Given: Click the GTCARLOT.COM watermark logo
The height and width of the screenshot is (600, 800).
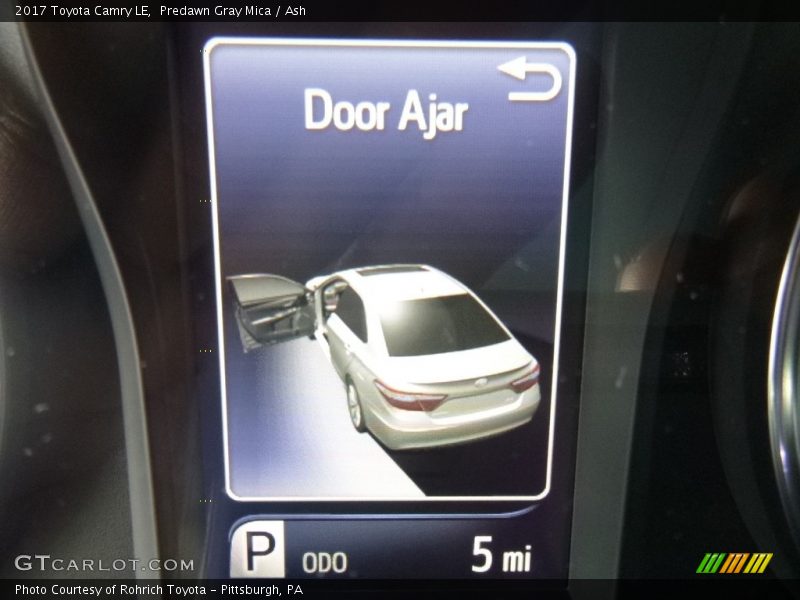Looking at the screenshot, I should pos(104,563).
